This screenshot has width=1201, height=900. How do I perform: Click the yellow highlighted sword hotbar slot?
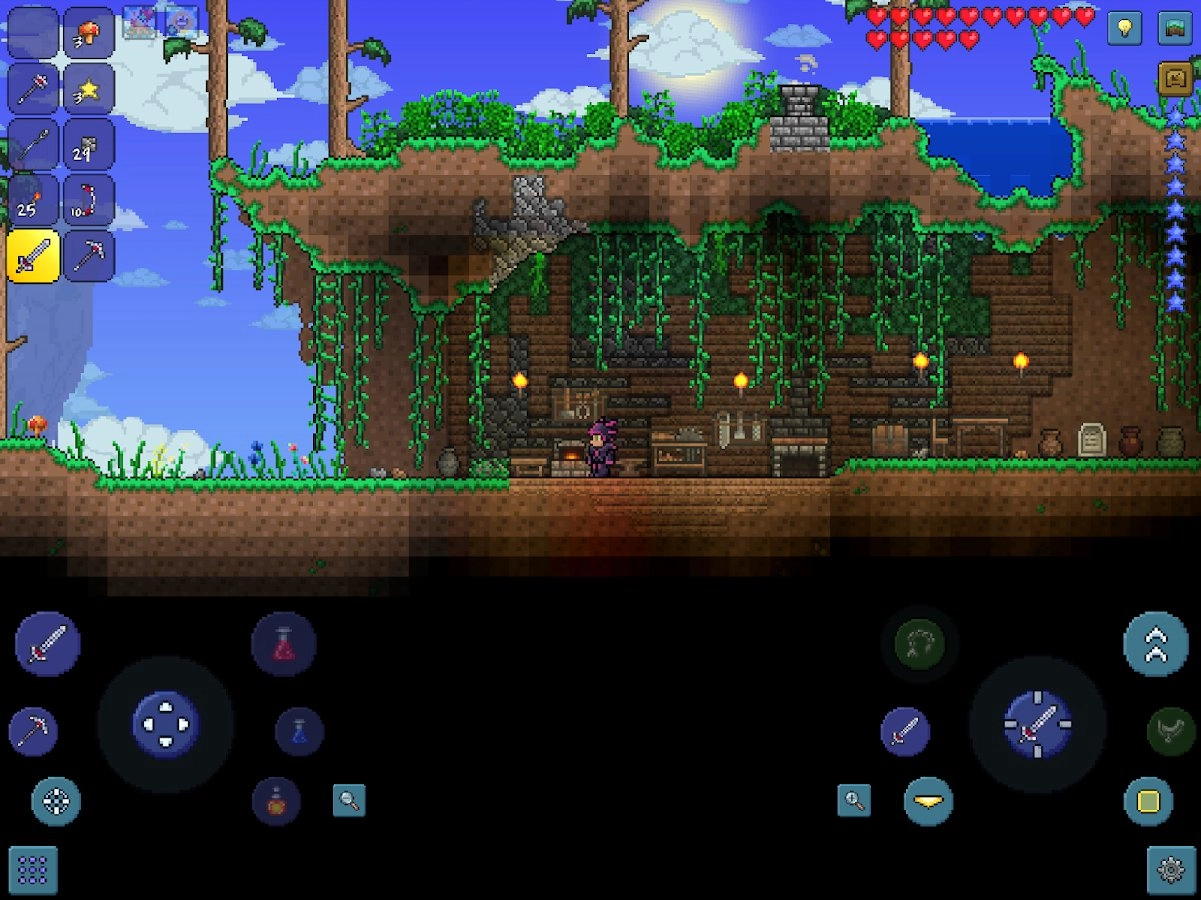[33, 257]
